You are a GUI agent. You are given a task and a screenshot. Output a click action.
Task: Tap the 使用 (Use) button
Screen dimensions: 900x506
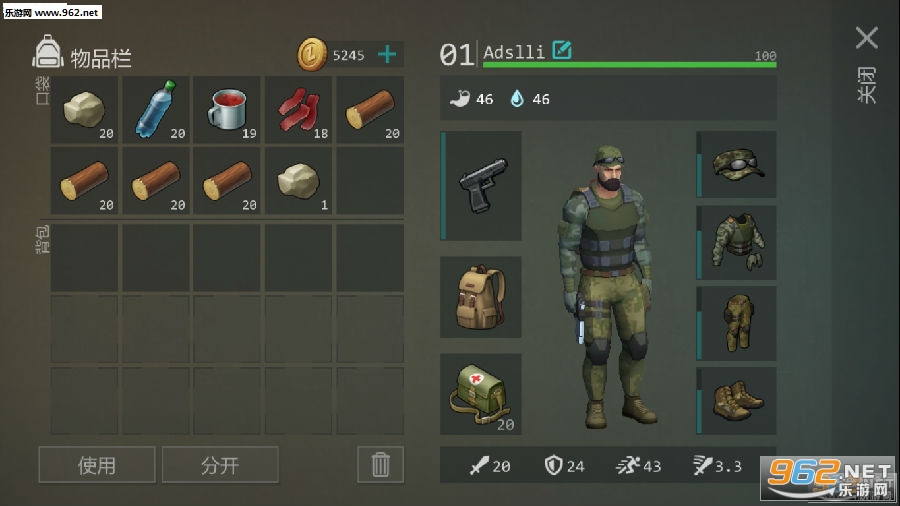[x=97, y=465]
